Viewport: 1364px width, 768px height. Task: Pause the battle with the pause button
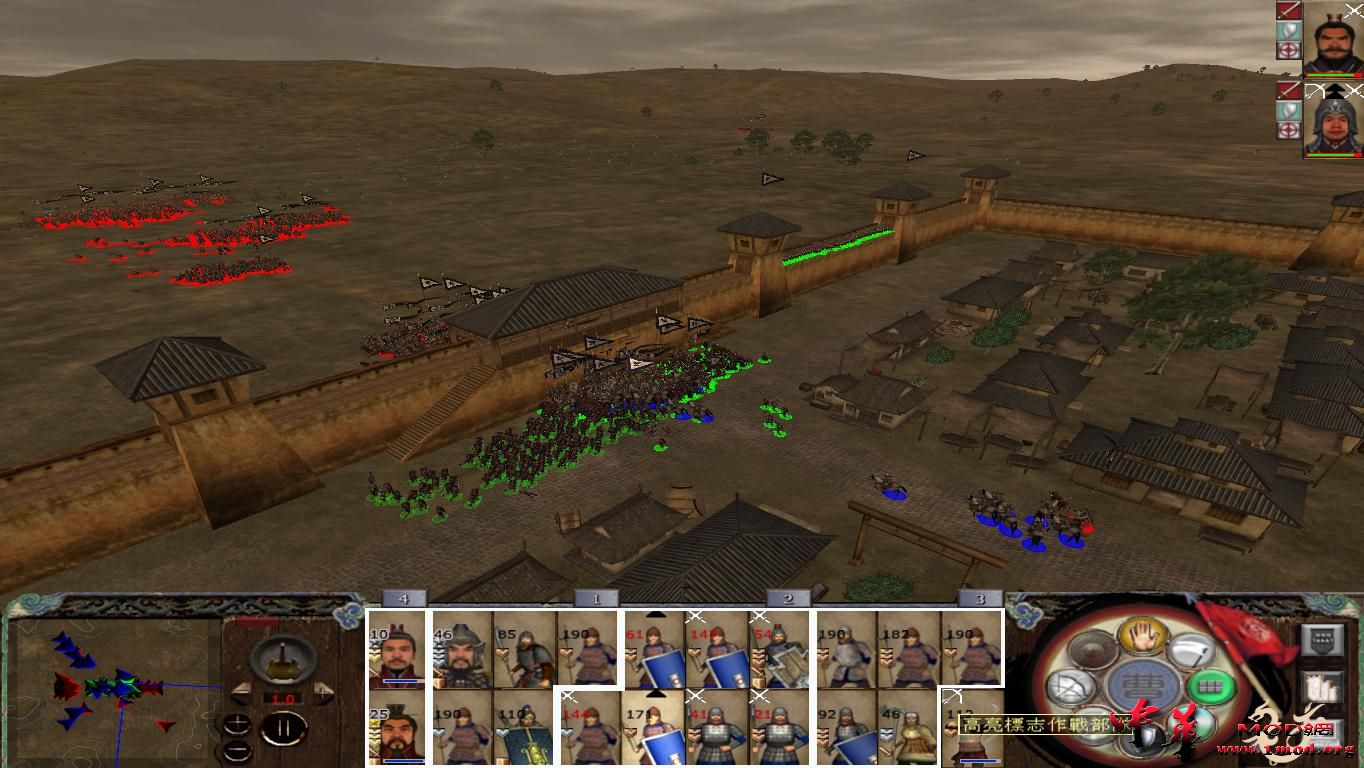click(x=283, y=728)
